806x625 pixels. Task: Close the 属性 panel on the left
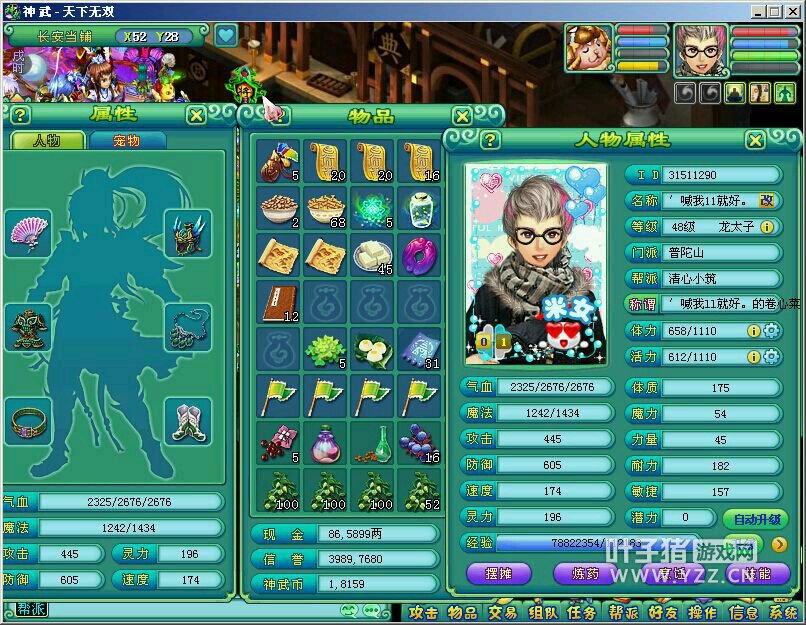[196, 115]
